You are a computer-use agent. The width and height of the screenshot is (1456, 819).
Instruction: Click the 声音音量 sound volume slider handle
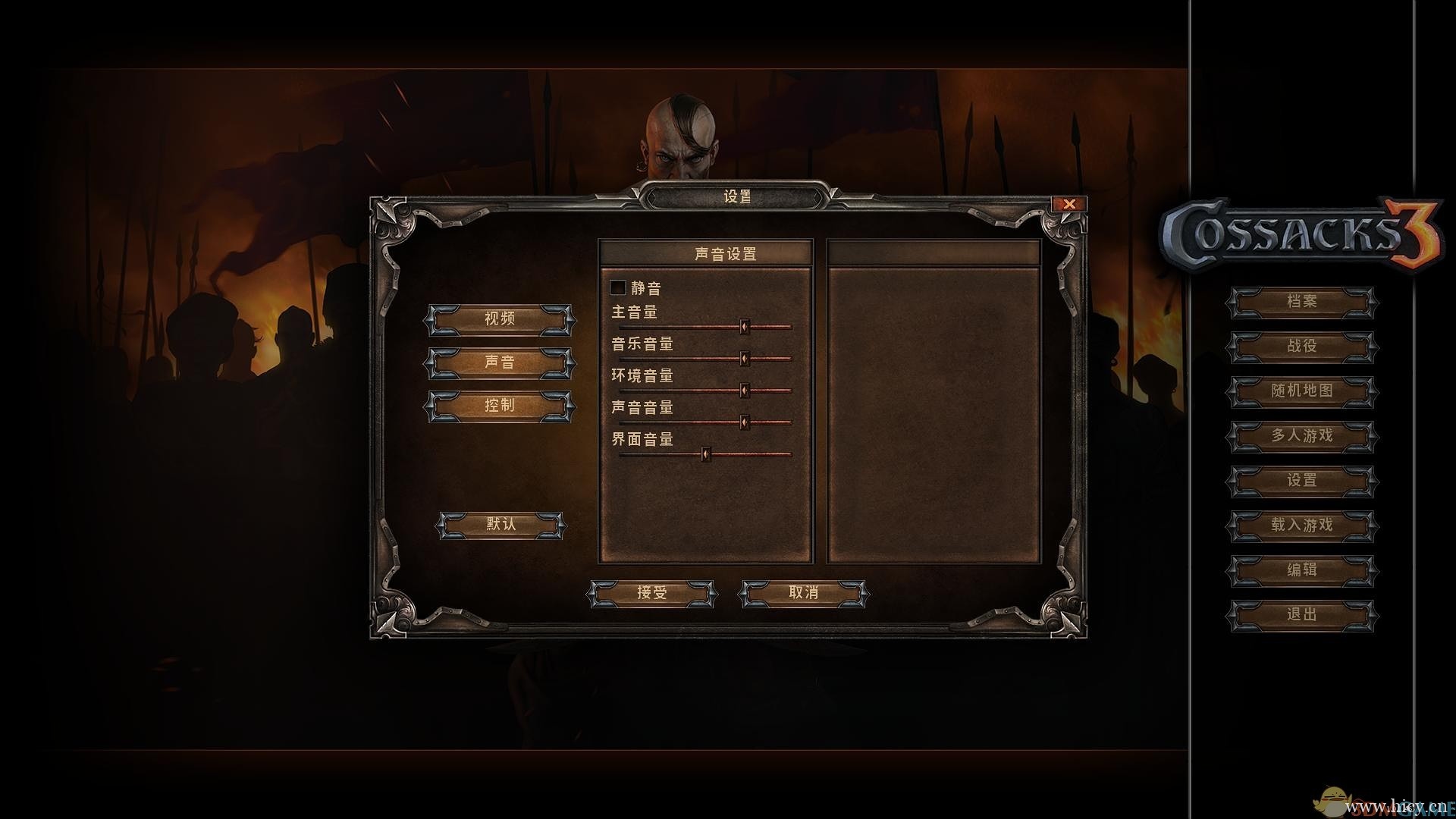744,422
